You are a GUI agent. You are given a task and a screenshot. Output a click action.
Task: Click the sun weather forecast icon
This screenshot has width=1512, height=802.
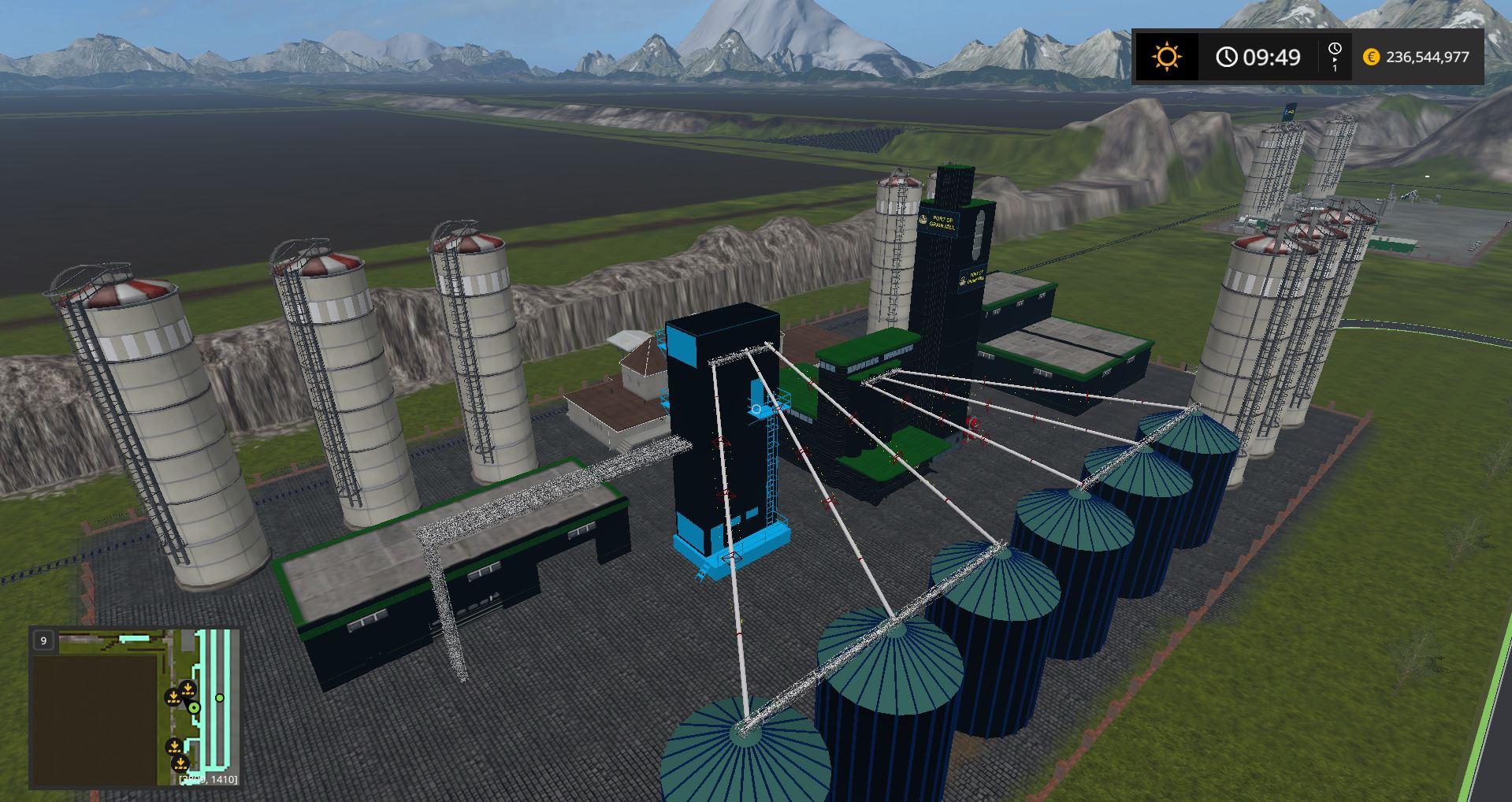coord(1165,57)
